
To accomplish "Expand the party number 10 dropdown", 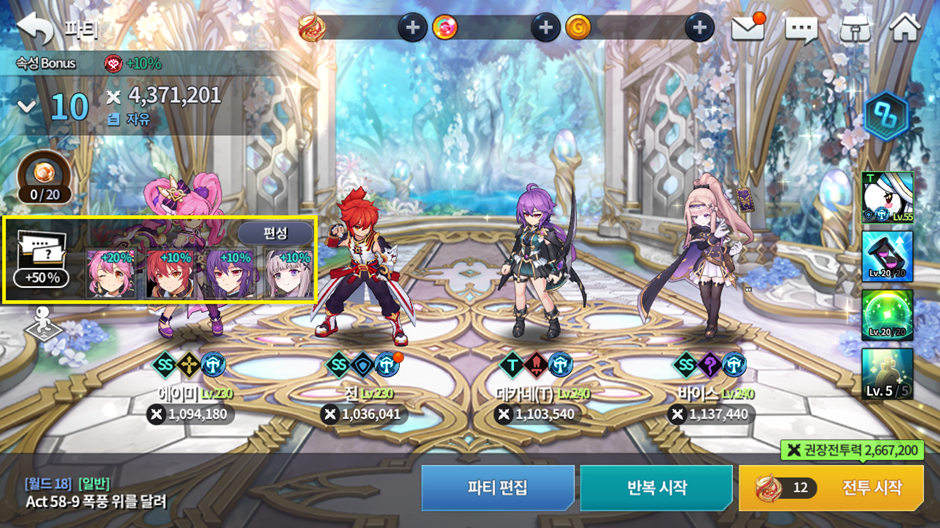I will coord(27,106).
